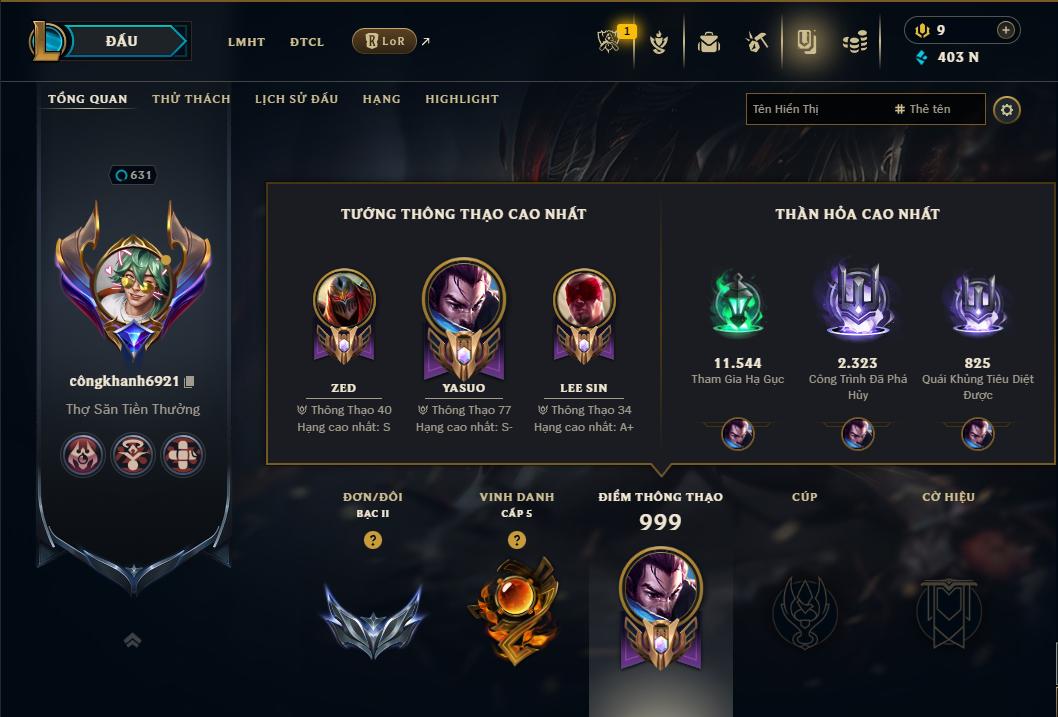Open the LMHT game tab
Viewport: 1058px width, 717px height.
pyautogui.click(x=246, y=42)
